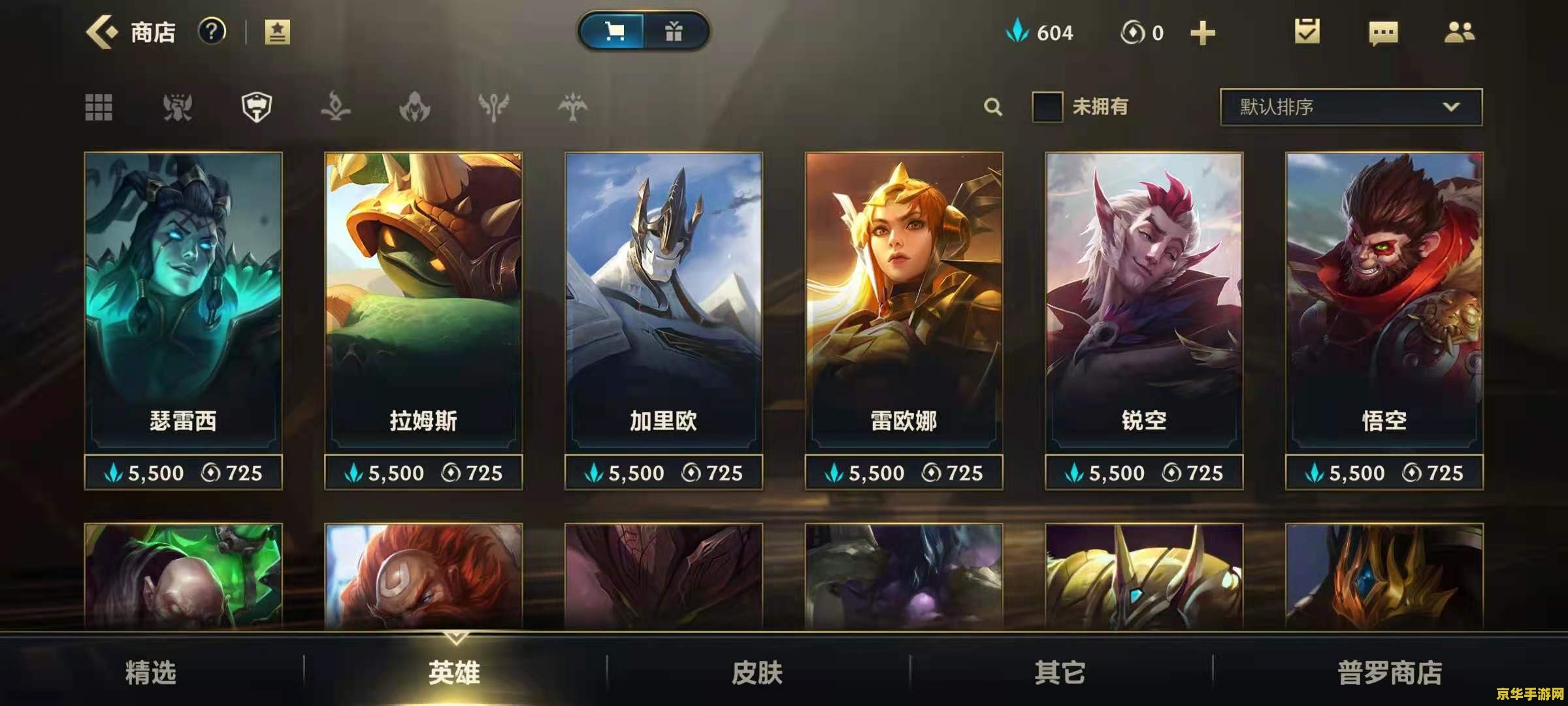Open the 默认排序 sort dropdown
The image size is (1568, 706).
tap(1350, 107)
